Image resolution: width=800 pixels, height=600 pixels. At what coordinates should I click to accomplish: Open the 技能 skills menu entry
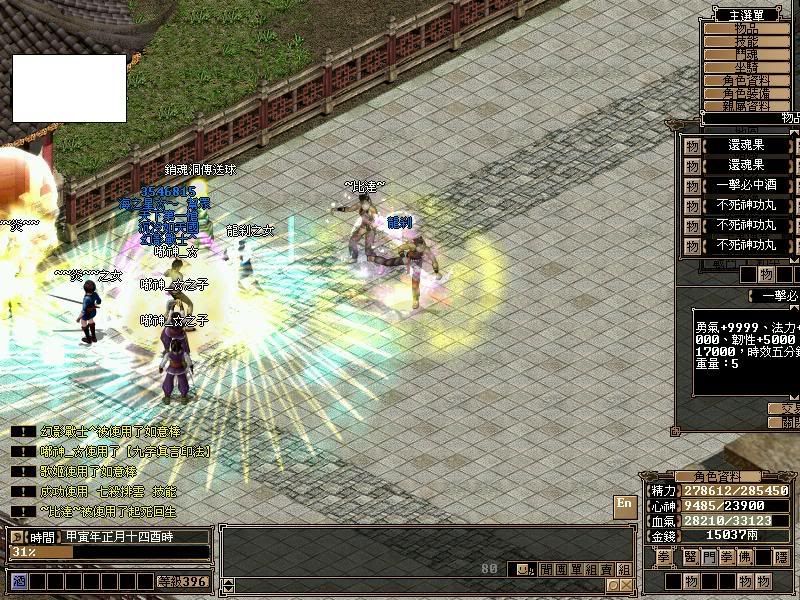(x=746, y=41)
